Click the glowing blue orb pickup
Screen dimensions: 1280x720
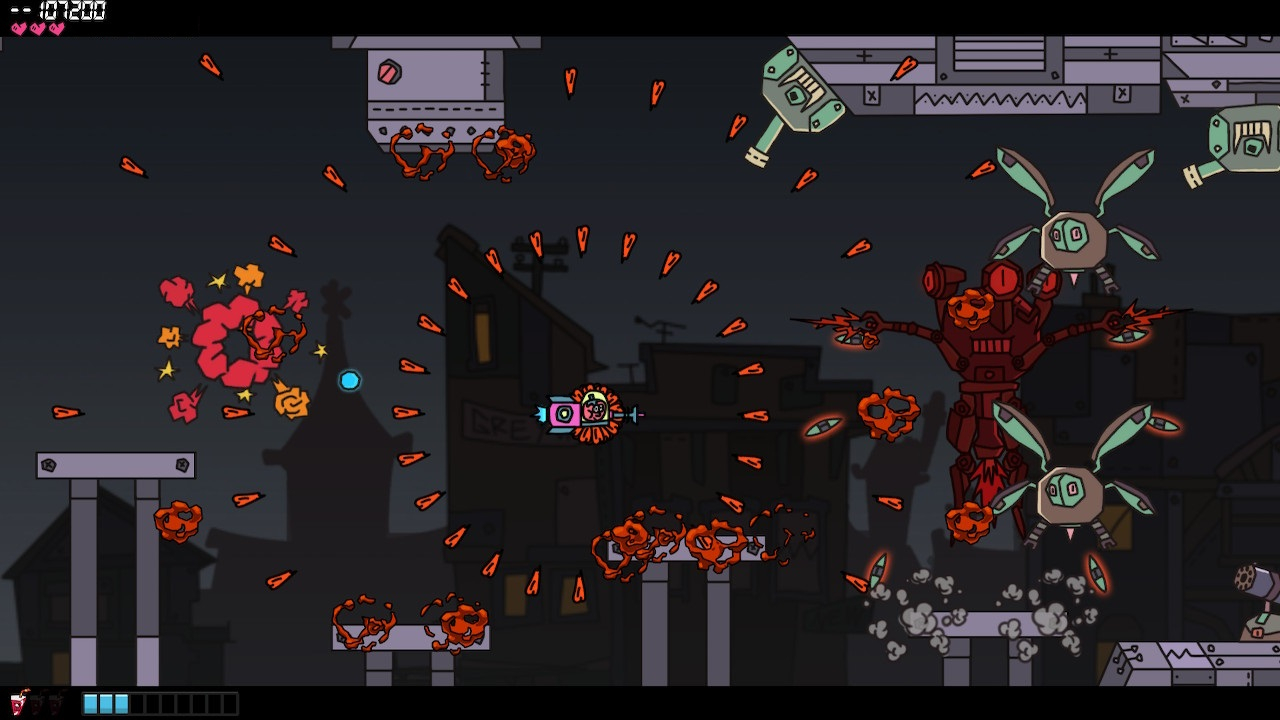[352, 381]
